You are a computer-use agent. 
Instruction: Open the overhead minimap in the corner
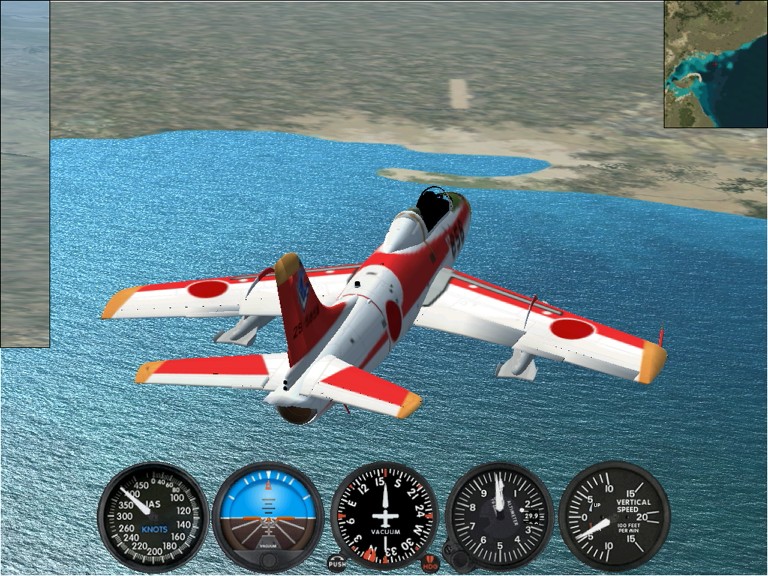715,63
